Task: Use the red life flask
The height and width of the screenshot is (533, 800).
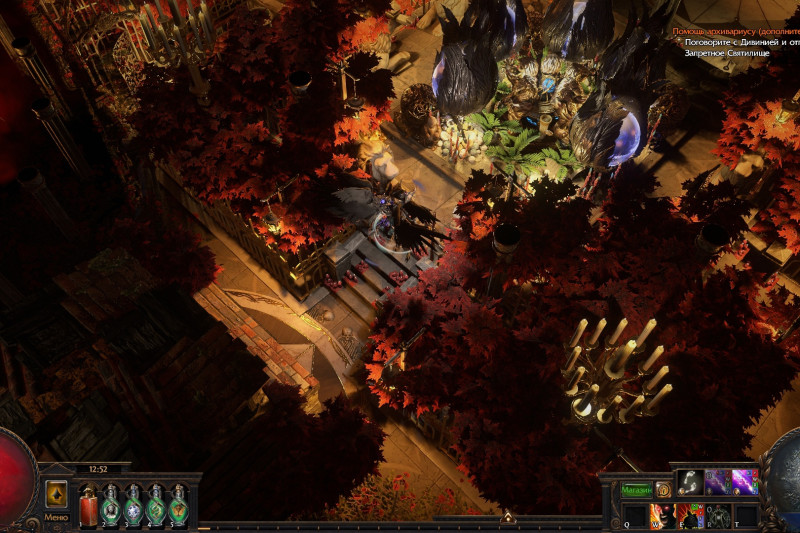Action: tap(89, 504)
